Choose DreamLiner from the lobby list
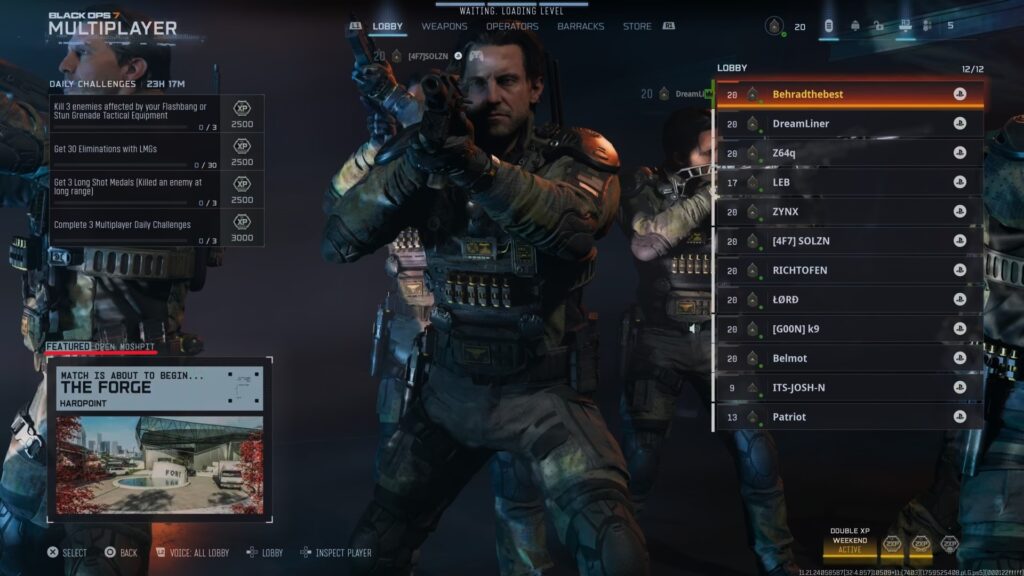 click(849, 124)
